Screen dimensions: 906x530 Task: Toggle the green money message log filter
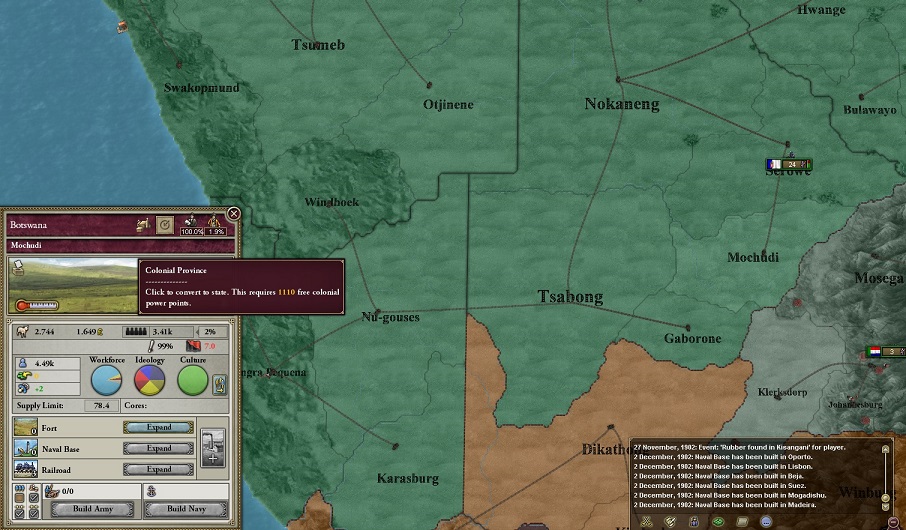[x=717, y=521]
